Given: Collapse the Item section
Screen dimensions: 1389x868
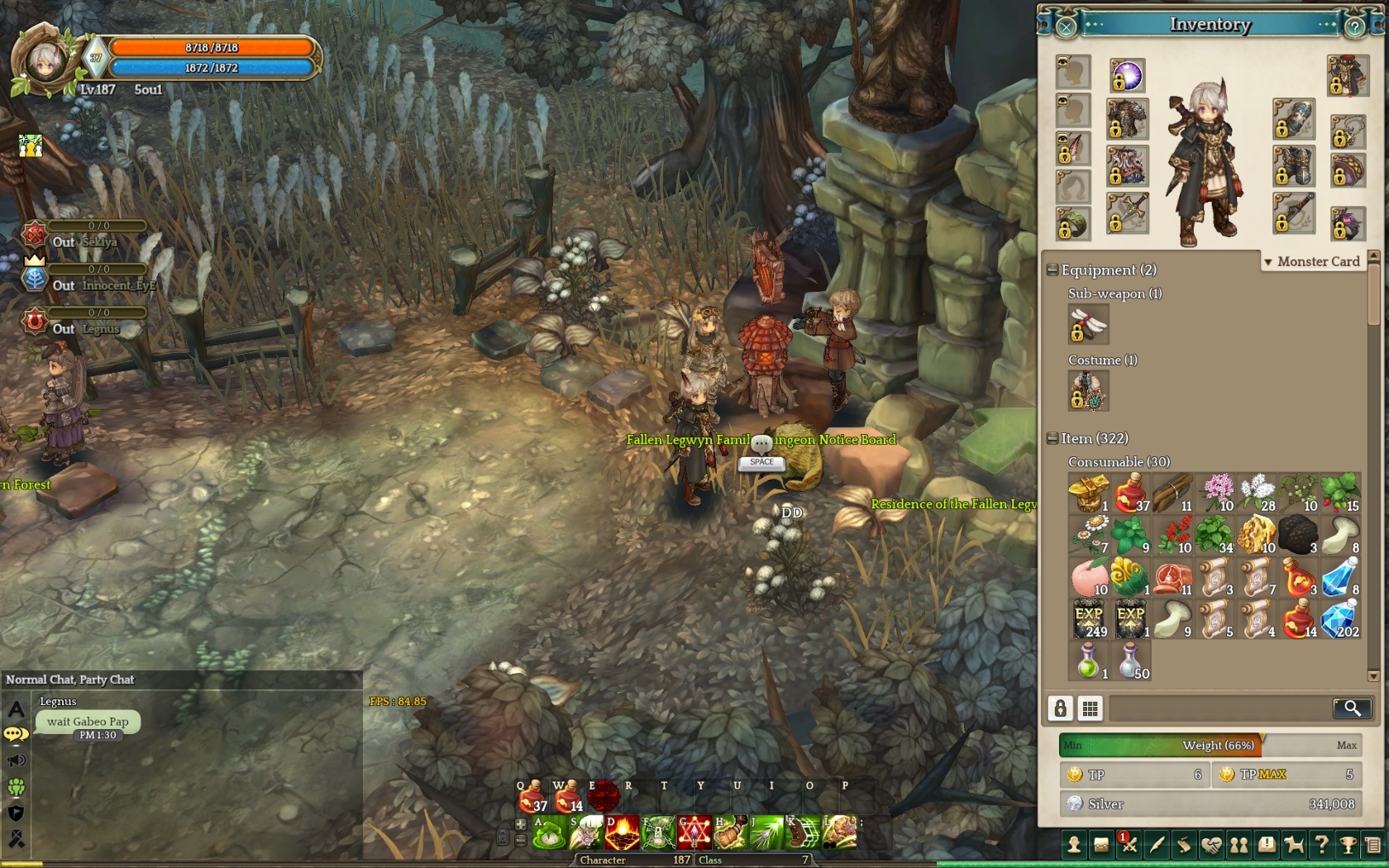Looking at the screenshot, I should tap(1052, 438).
